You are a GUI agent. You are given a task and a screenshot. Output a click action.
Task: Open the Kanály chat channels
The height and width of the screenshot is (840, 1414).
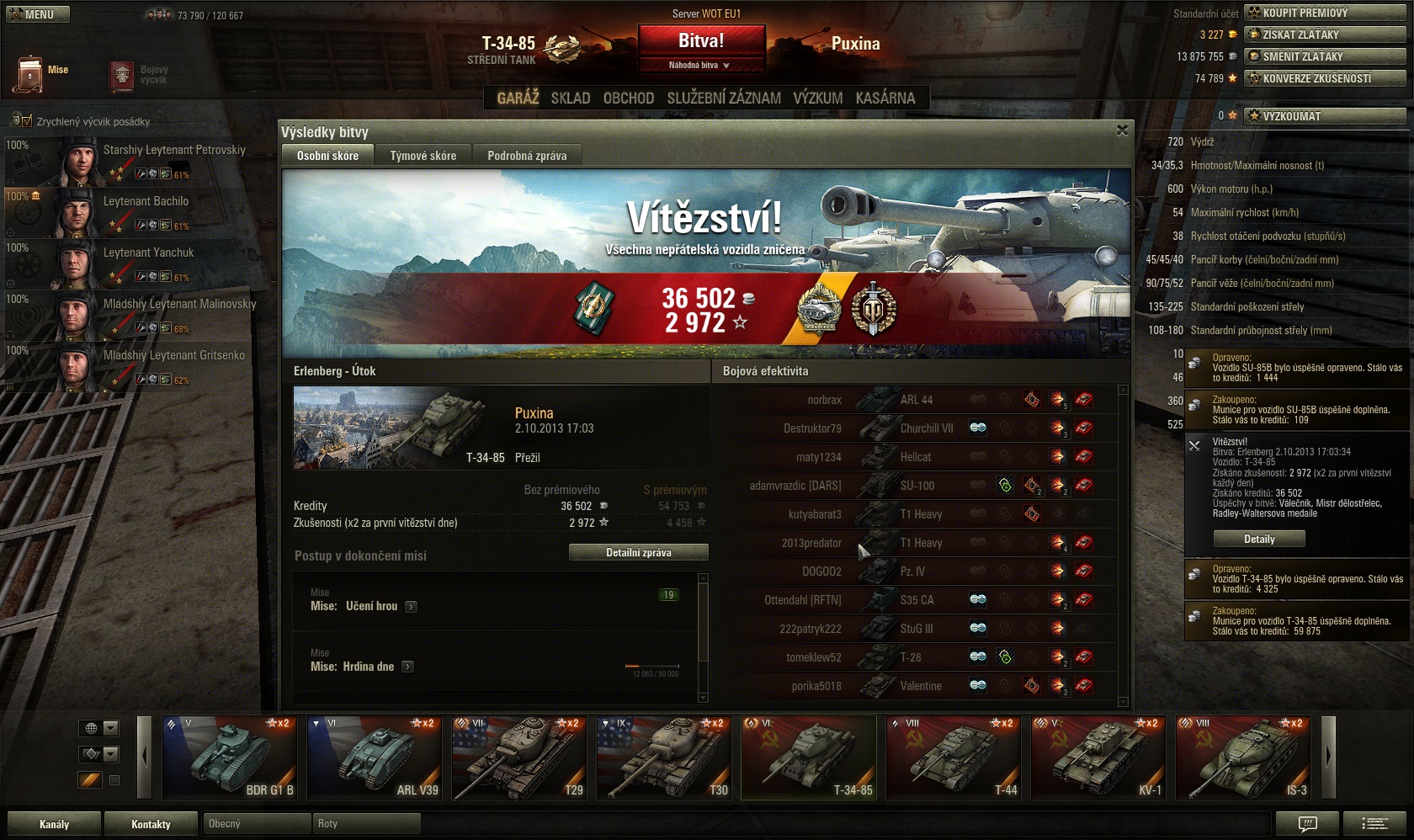tap(54, 824)
